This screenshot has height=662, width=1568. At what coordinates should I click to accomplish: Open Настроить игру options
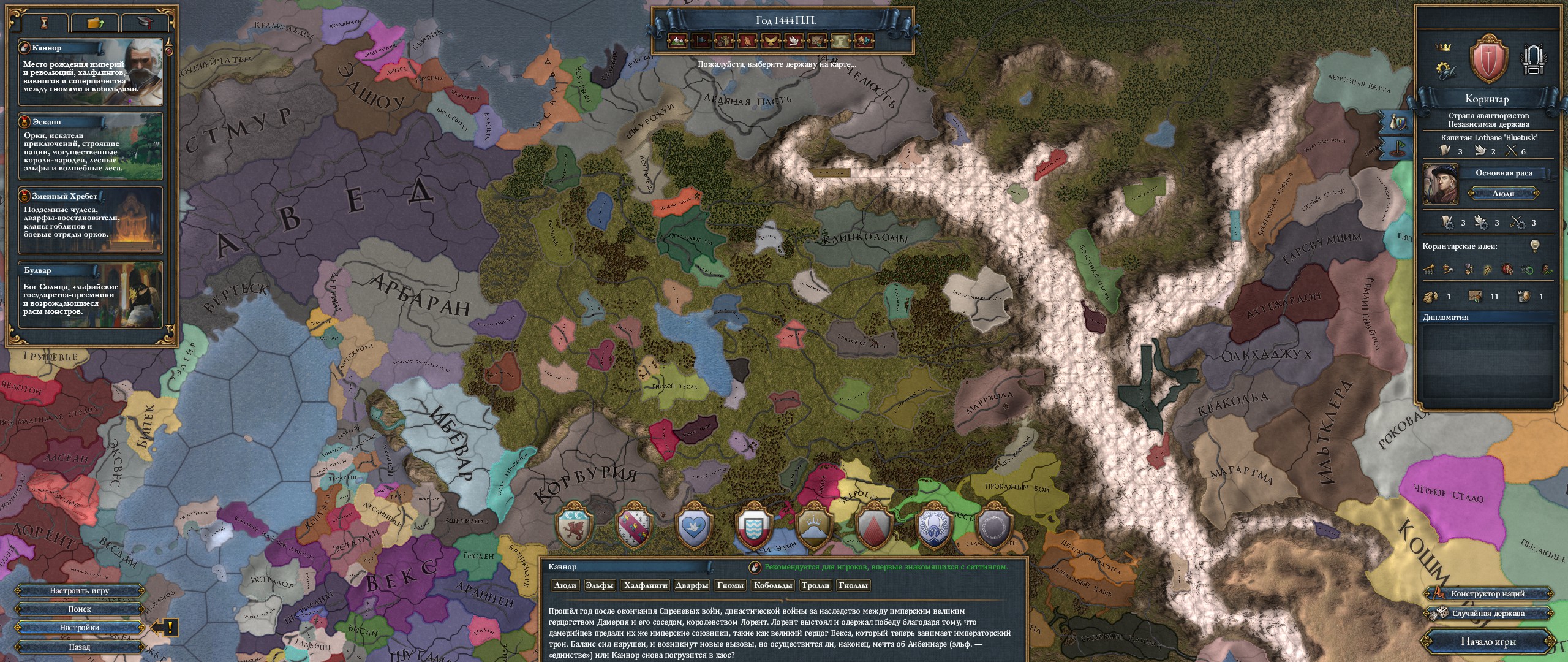80,591
